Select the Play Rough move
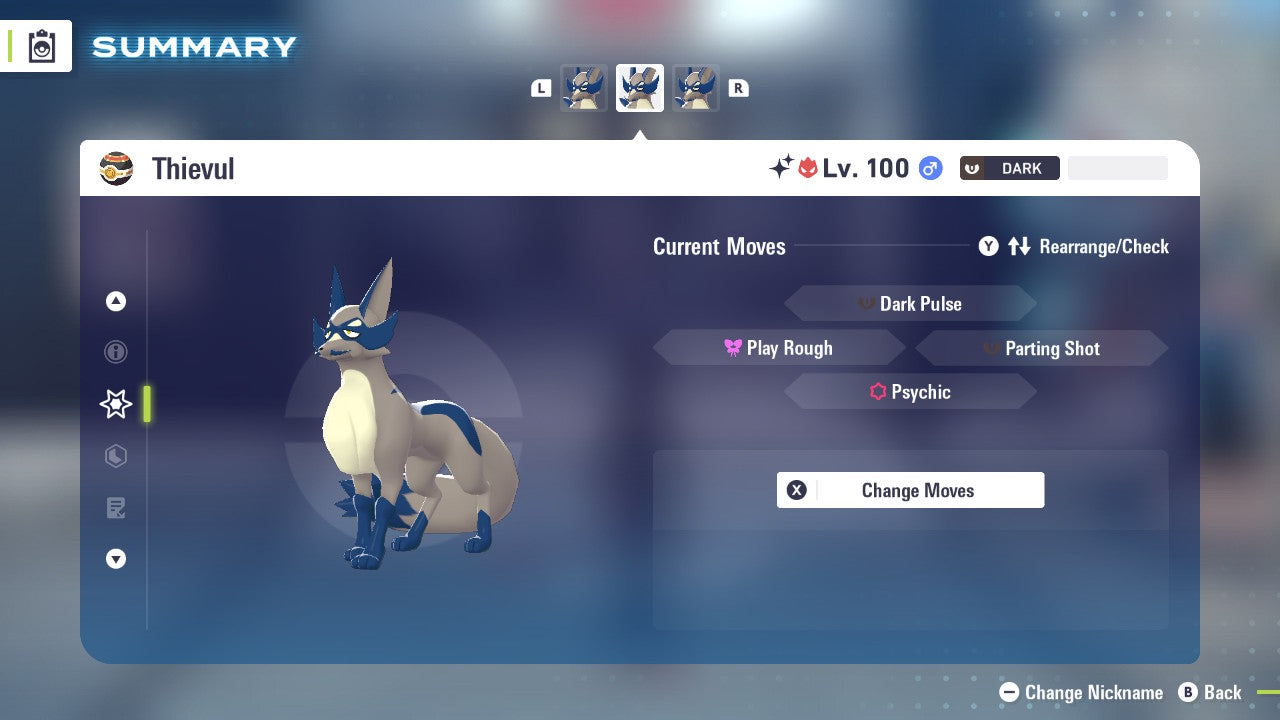Image resolution: width=1280 pixels, height=720 pixels. 779,347
